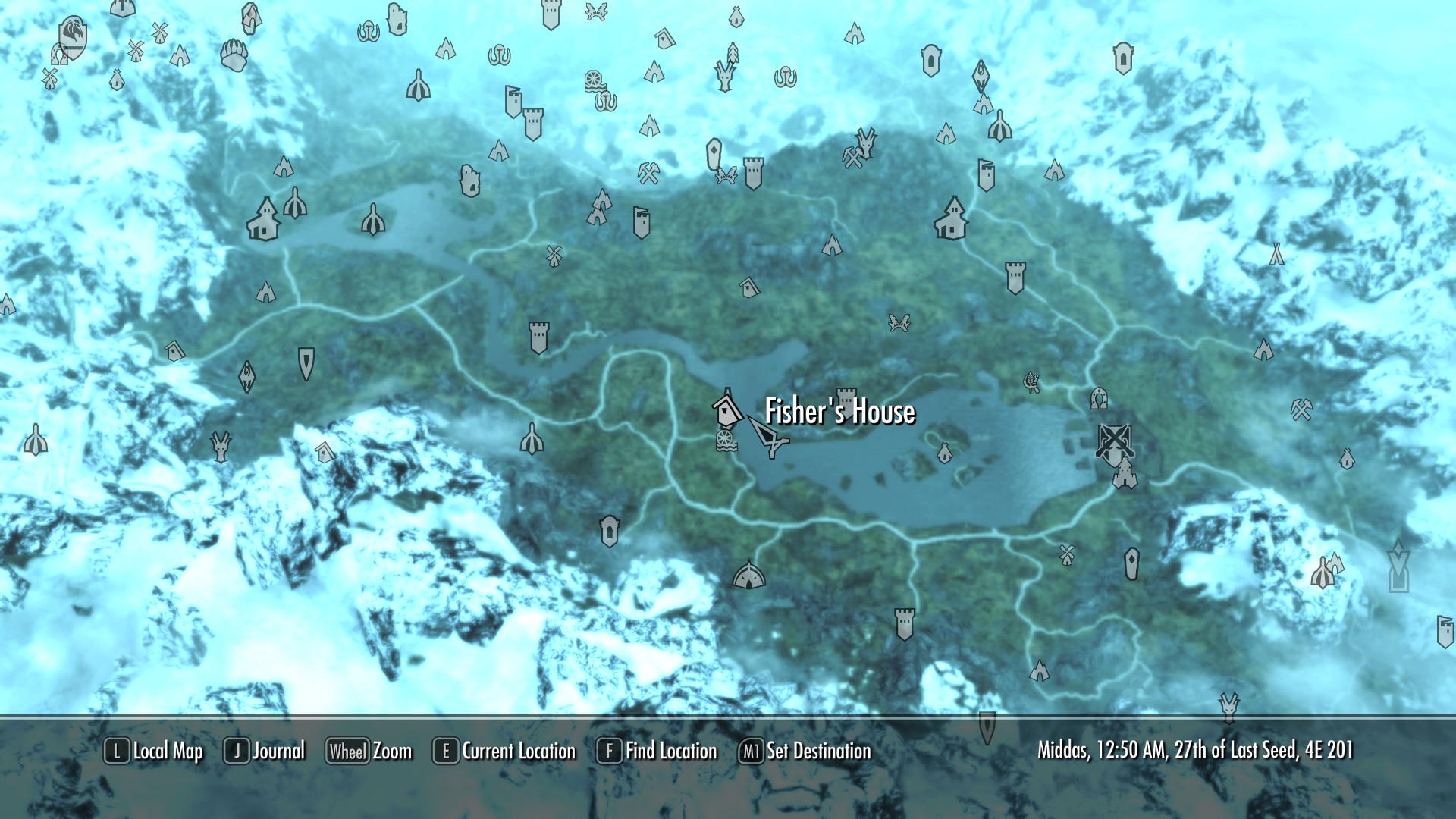
Task: Select the castle marker below the crossed swords
Action: [1124, 475]
